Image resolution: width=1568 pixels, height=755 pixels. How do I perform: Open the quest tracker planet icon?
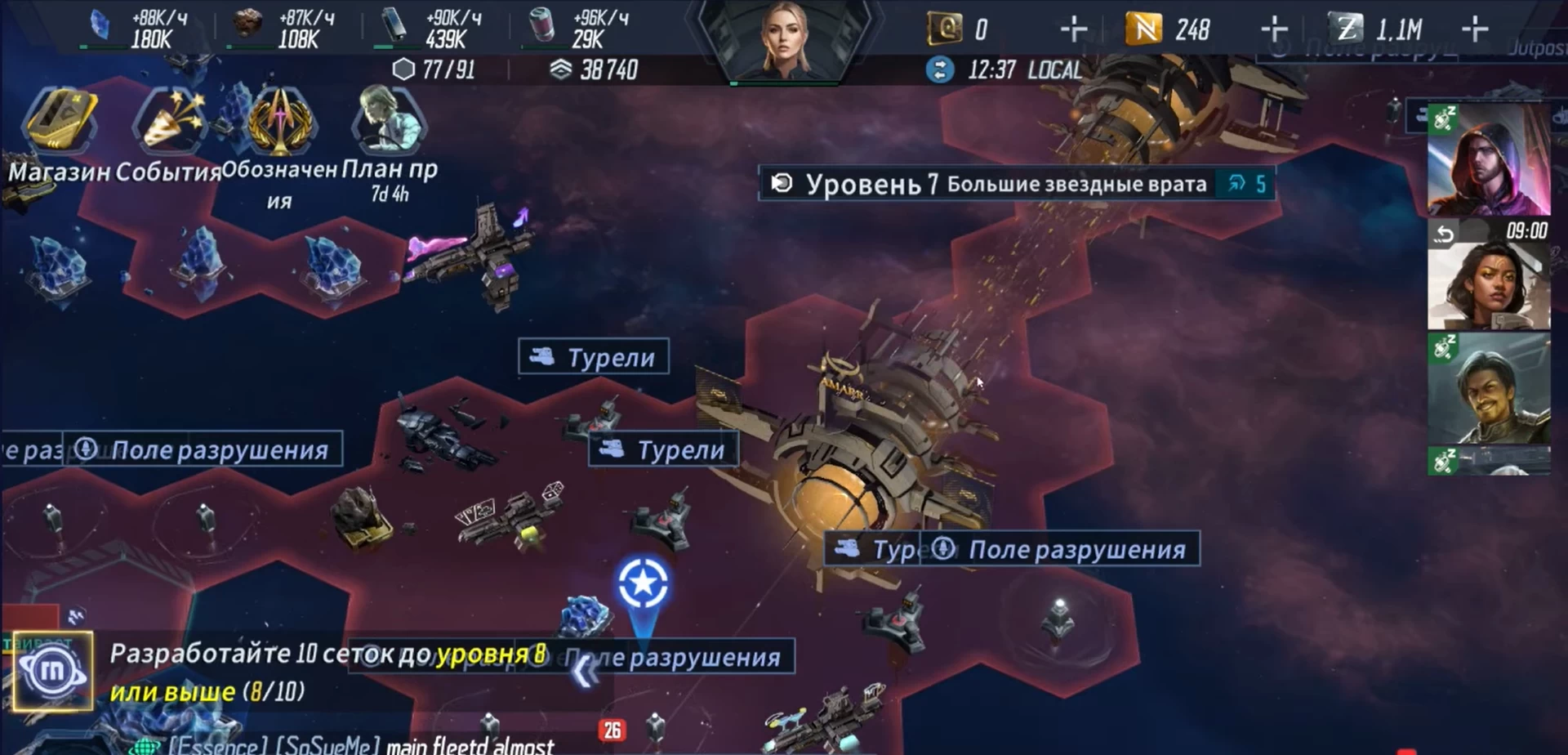tap(52, 672)
